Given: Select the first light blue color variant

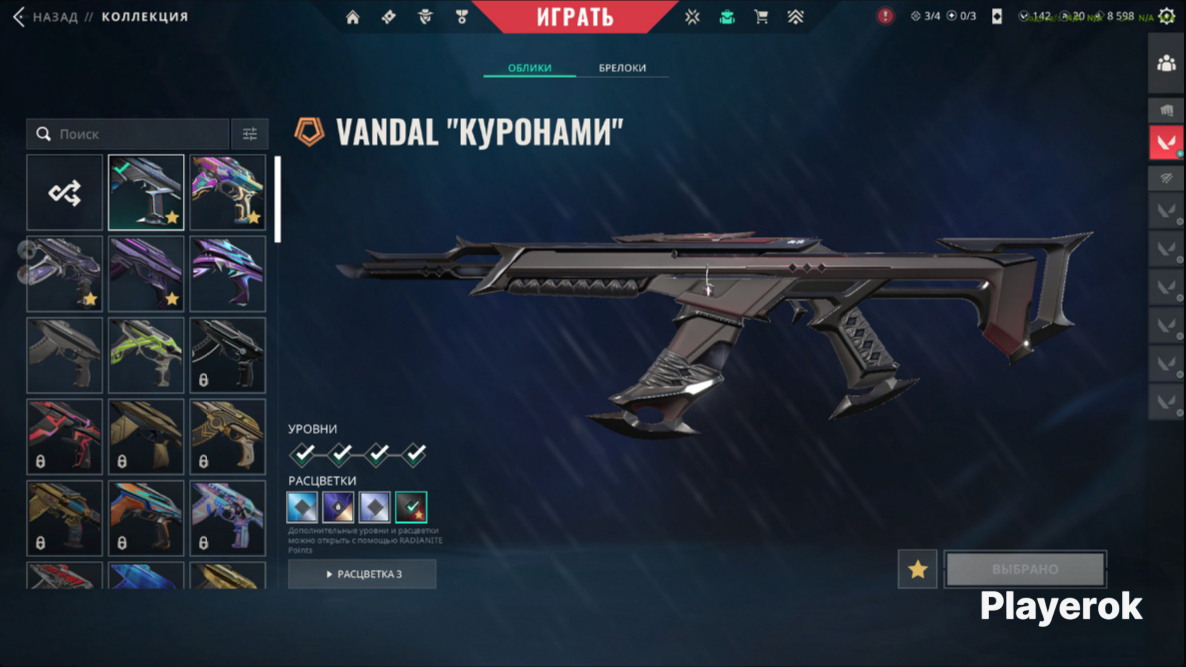Looking at the screenshot, I should click(302, 507).
